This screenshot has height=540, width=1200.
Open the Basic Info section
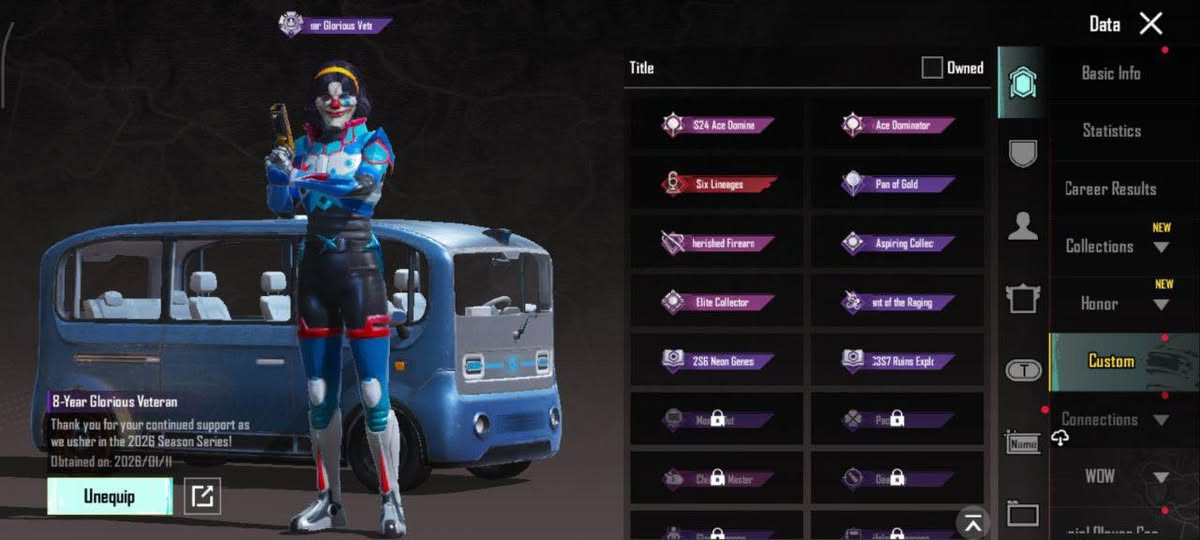point(1110,73)
